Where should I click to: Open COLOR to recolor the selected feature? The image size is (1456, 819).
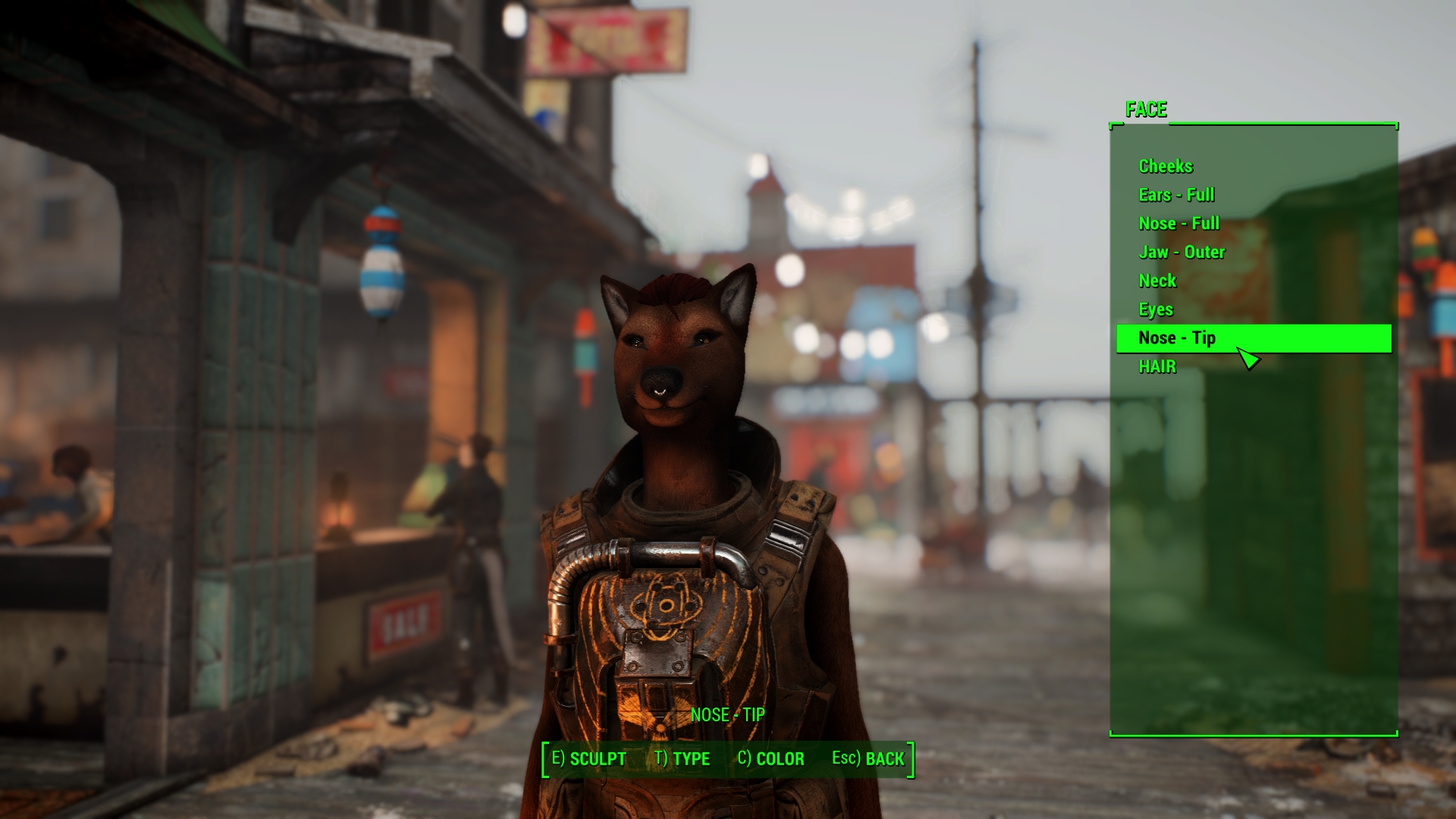[x=771, y=758]
